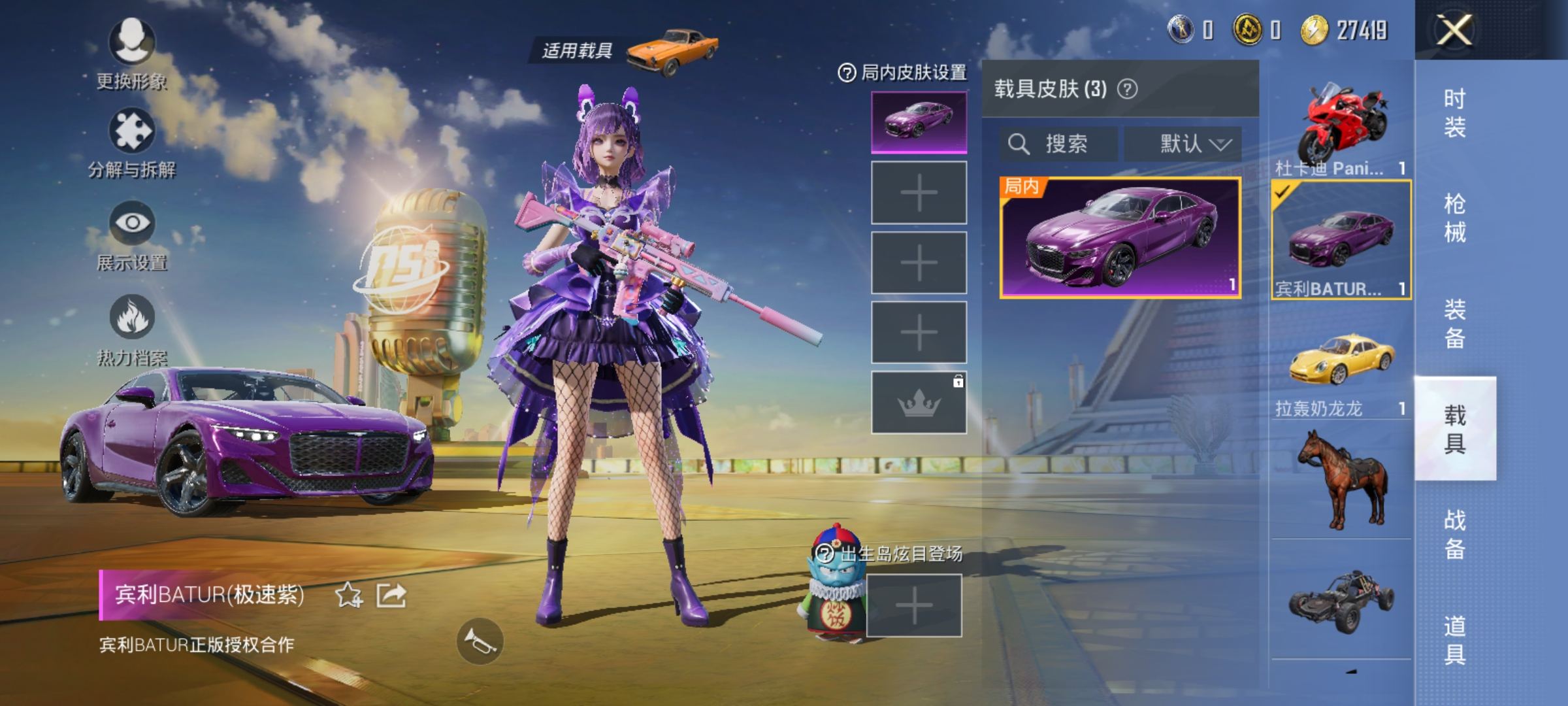Open the 枪械 firearms tab
This screenshot has width=1568, height=706.
1455,218
